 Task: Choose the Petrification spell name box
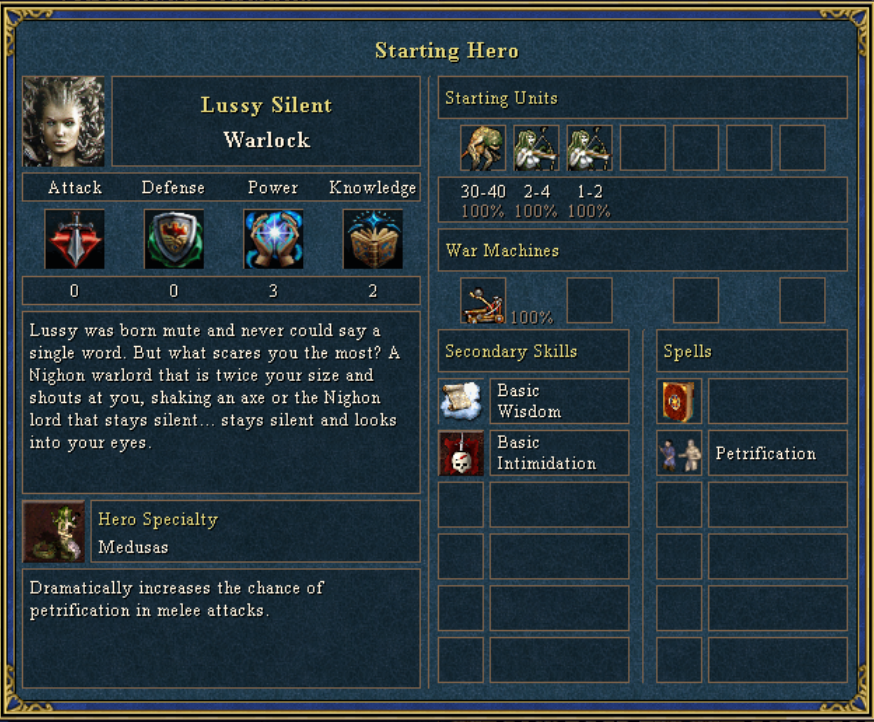click(777, 453)
